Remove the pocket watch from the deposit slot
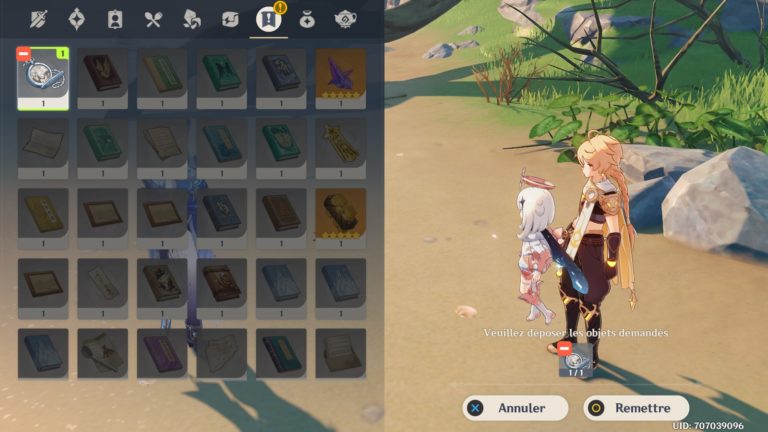The image size is (768, 432). [565, 347]
